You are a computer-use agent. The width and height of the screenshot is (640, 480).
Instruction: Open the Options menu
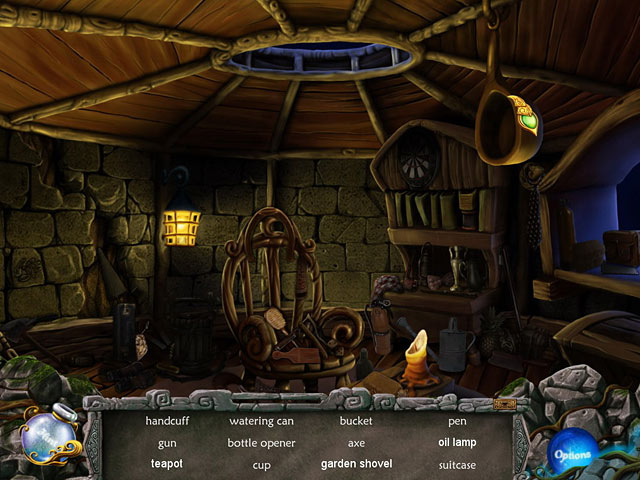(x=572, y=454)
